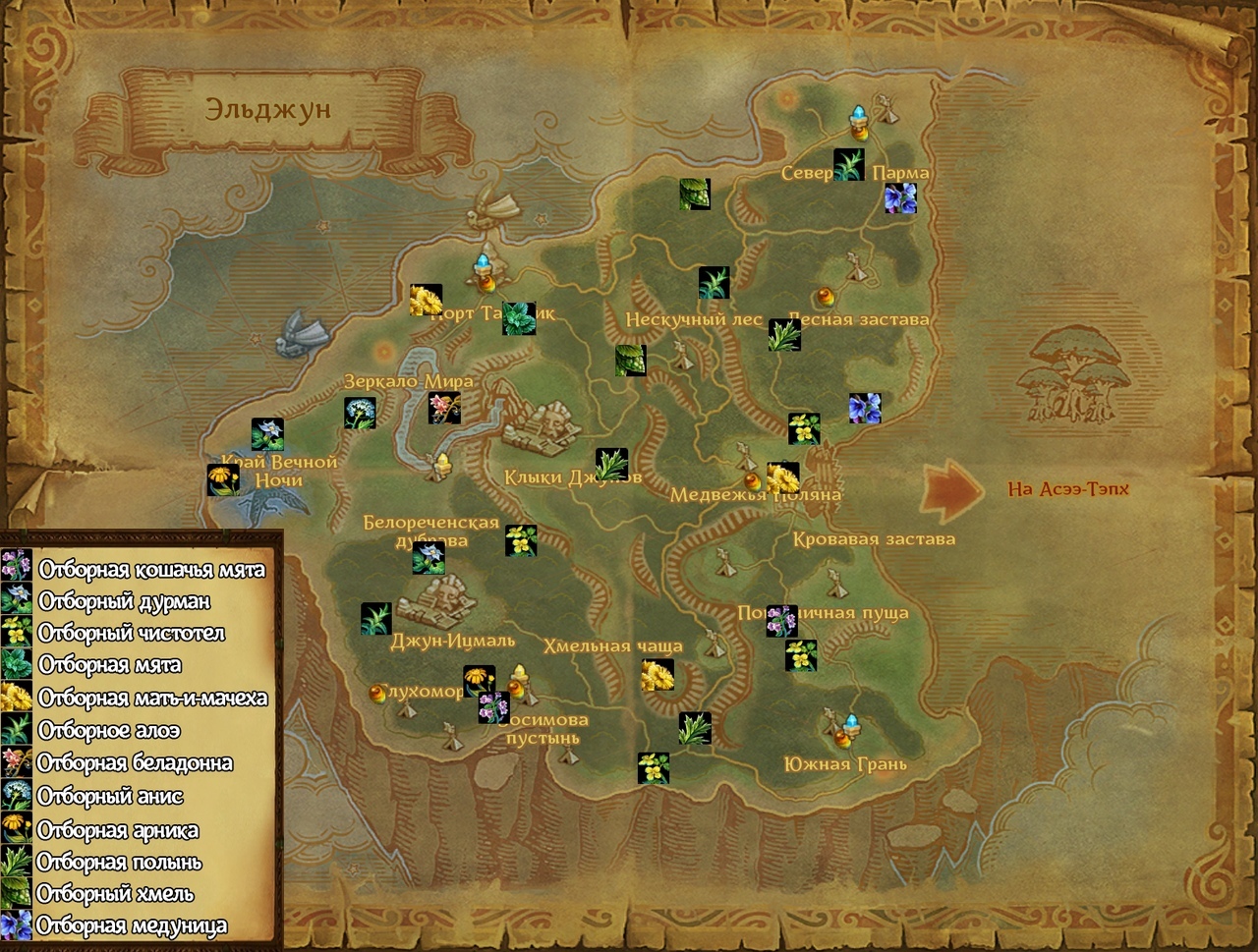This screenshot has width=1258, height=952.
Task: Select the catnip marker at Пограничная пуща
Action: [x=781, y=621]
